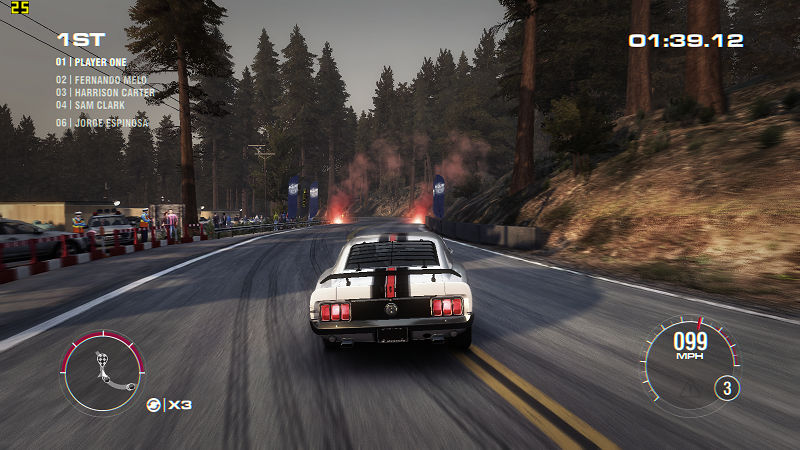Choose Harrison Carter's leaderboard row
This screenshot has height=450, width=800.
click(102, 92)
